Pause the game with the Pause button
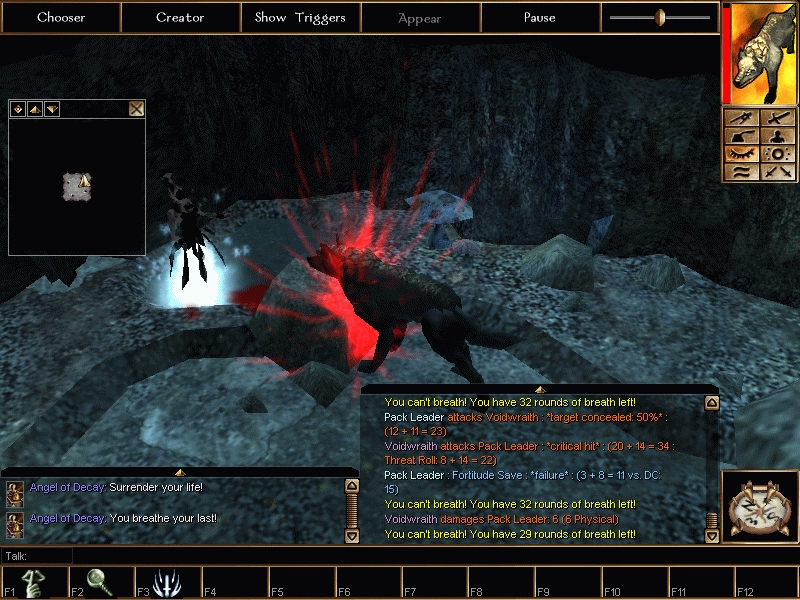The width and height of the screenshot is (800, 600). click(540, 17)
